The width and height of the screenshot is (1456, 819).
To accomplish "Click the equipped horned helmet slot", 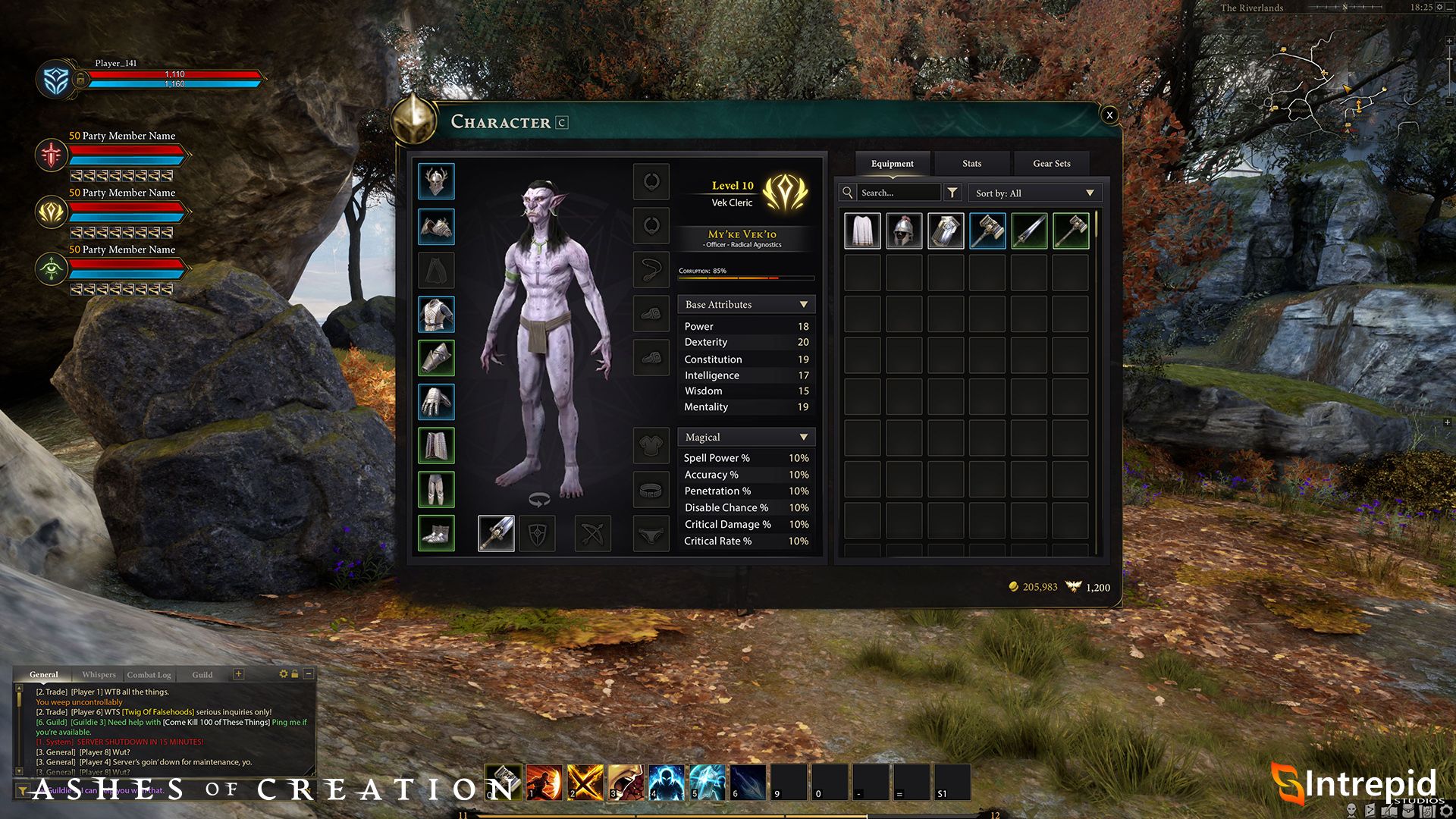I will point(436,182).
